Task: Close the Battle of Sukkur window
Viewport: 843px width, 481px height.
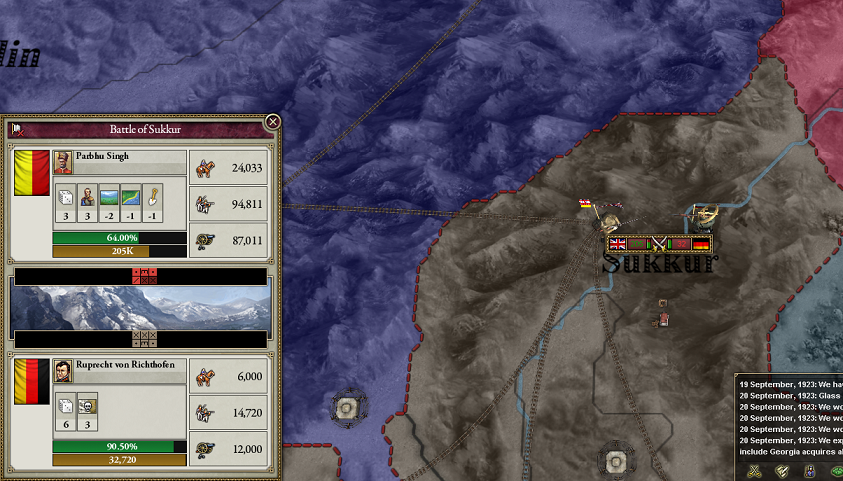Action: [273, 122]
